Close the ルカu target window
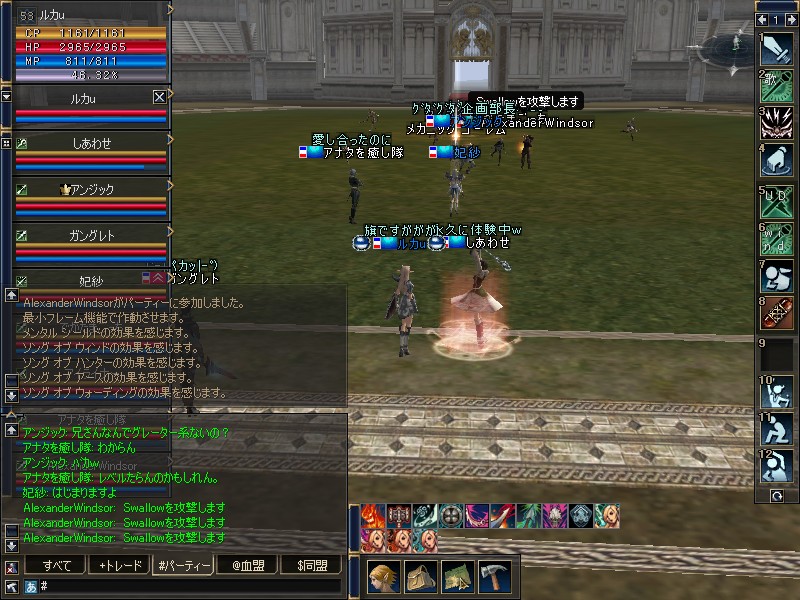The height and width of the screenshot is (600, 800). pos(159,97)
